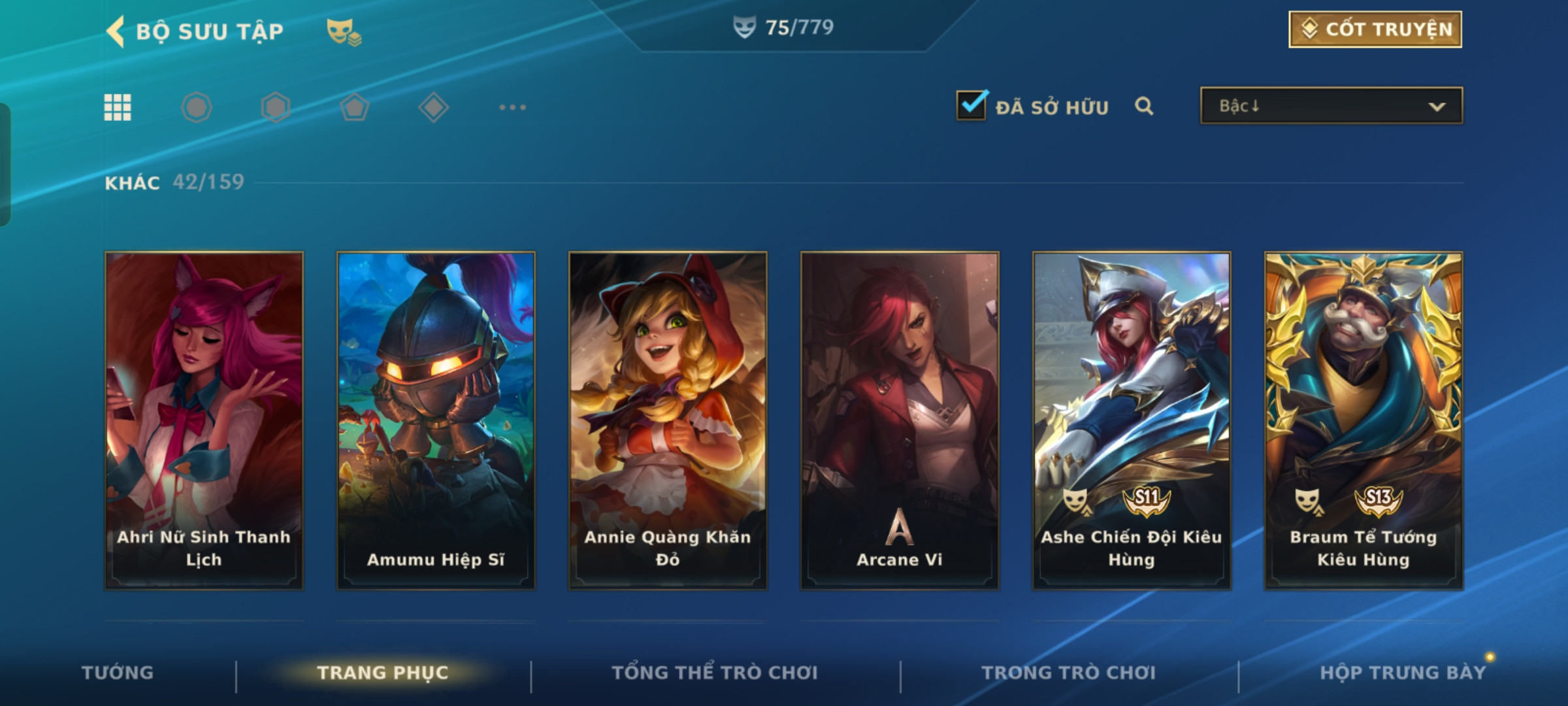Select Braum Tể Tướng Kiêu Hùng skin
The width and height of the screenshot is (1568, 706).
1364,420
